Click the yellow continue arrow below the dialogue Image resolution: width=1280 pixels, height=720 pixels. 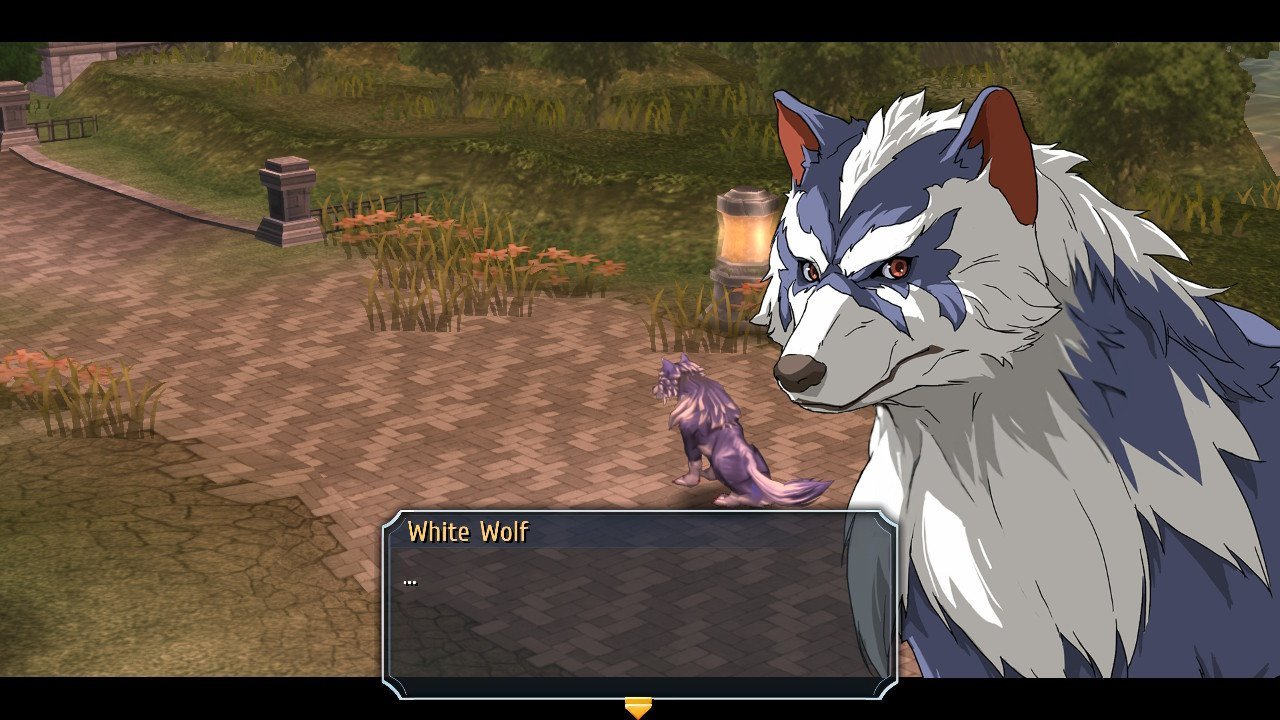point(638,708)
